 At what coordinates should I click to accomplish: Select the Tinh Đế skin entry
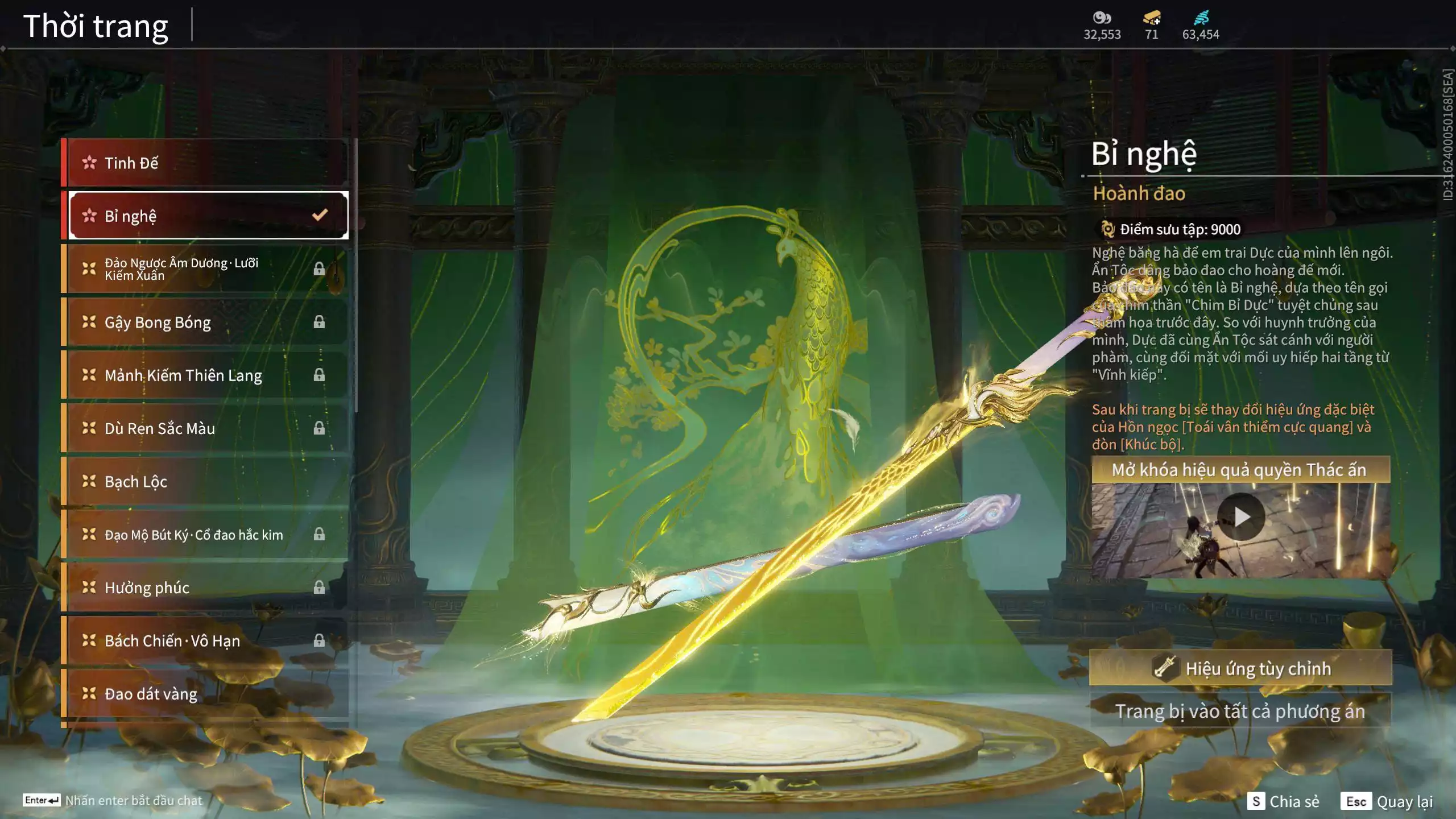pos(205,163)
